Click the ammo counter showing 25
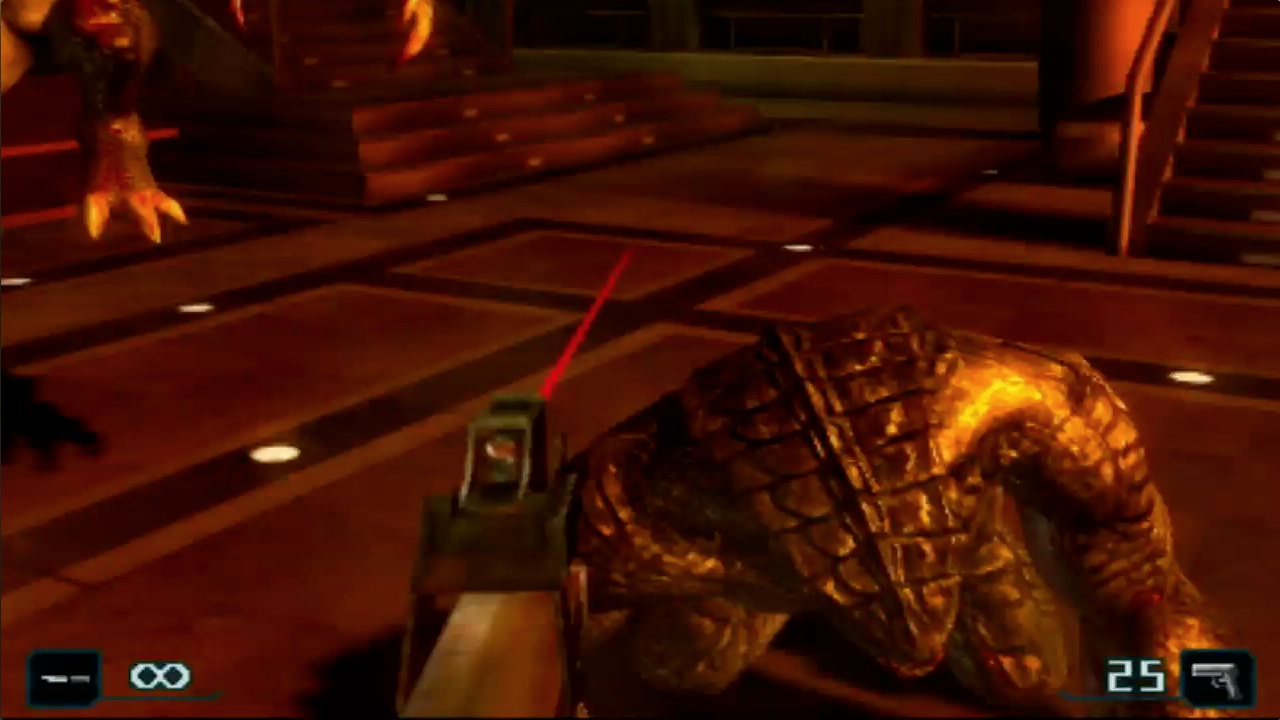The image size is (1280, 720). (1136, 678)
